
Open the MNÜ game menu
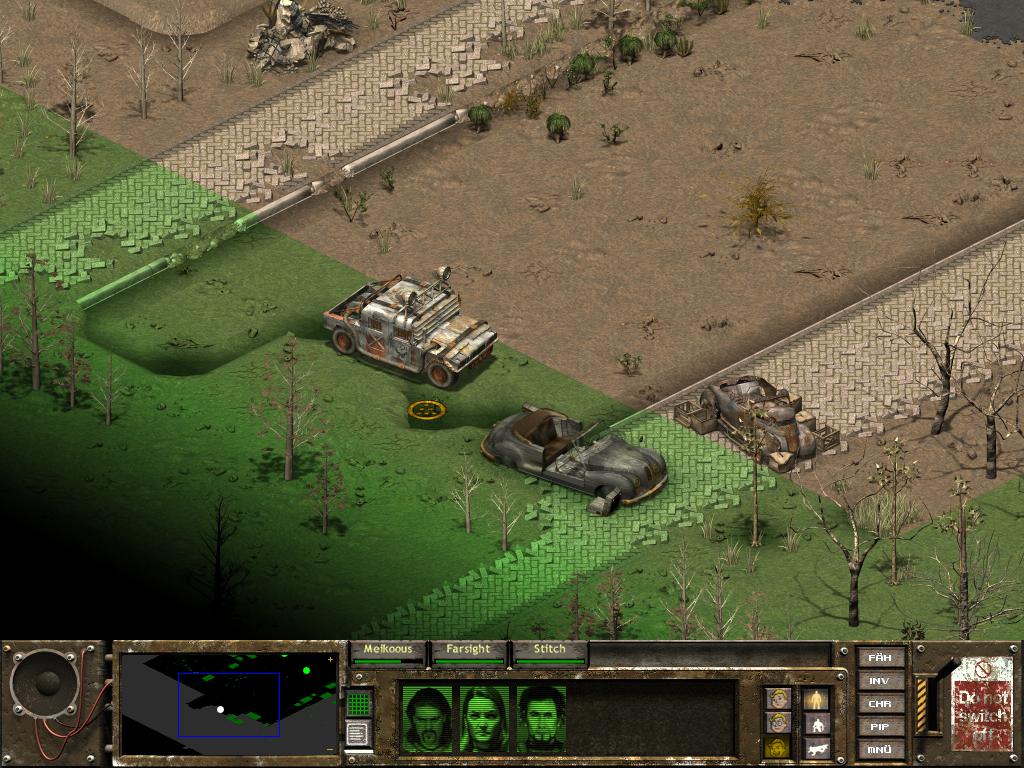[x=880, y=749]
